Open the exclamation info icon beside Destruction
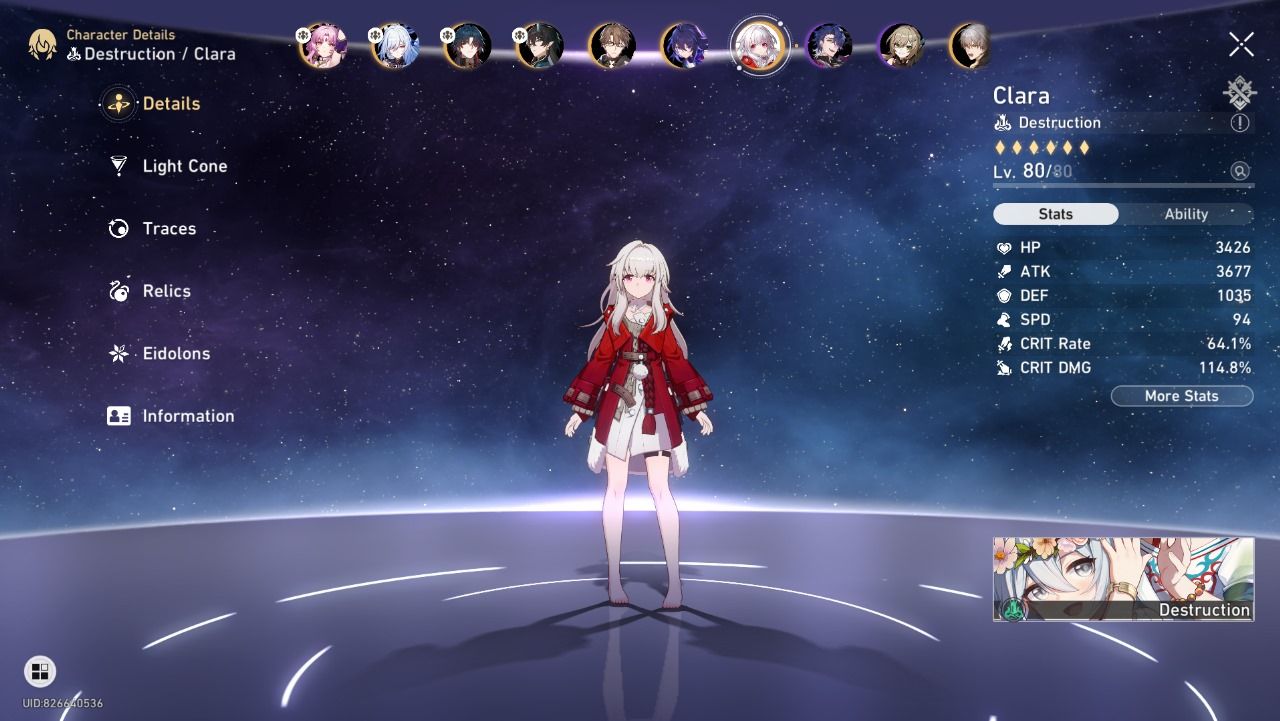The height and width of the screenshot is (721, 1280). coord(1240,122)
